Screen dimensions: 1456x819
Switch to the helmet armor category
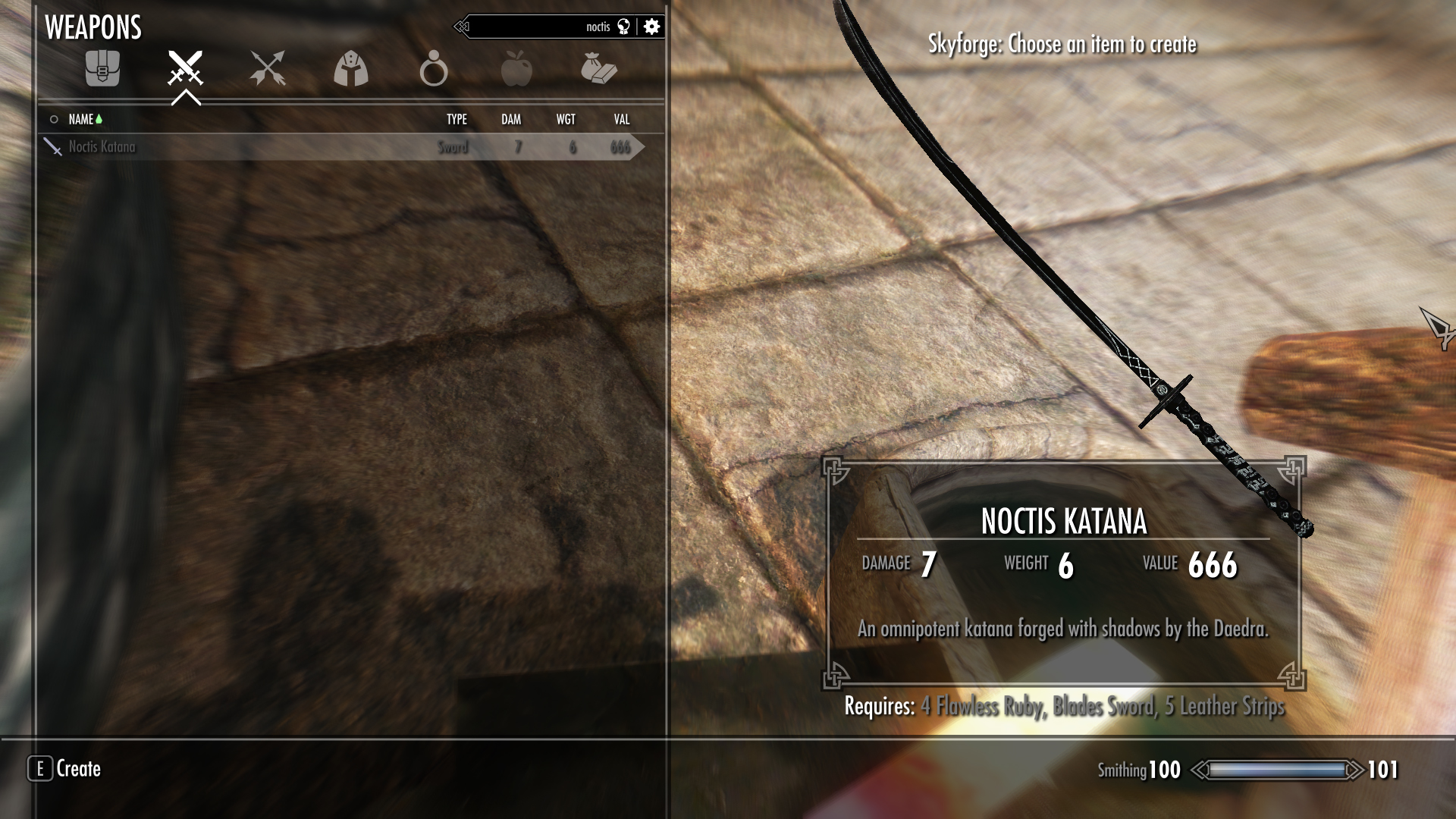[350, 69]
